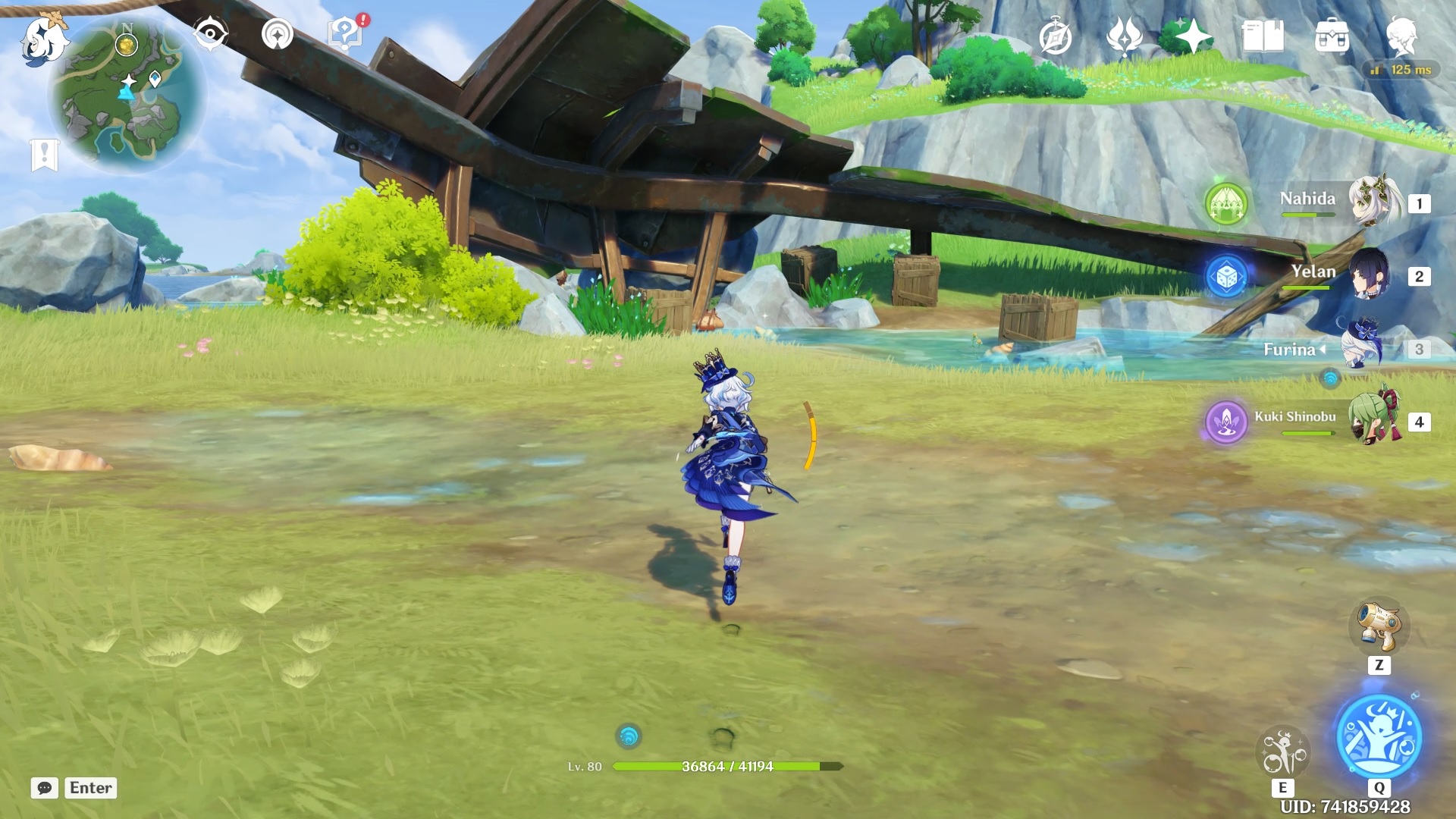Screen dimensions: 1456x819
Task: Open the events flame icon
Action: coord(1124,37)
